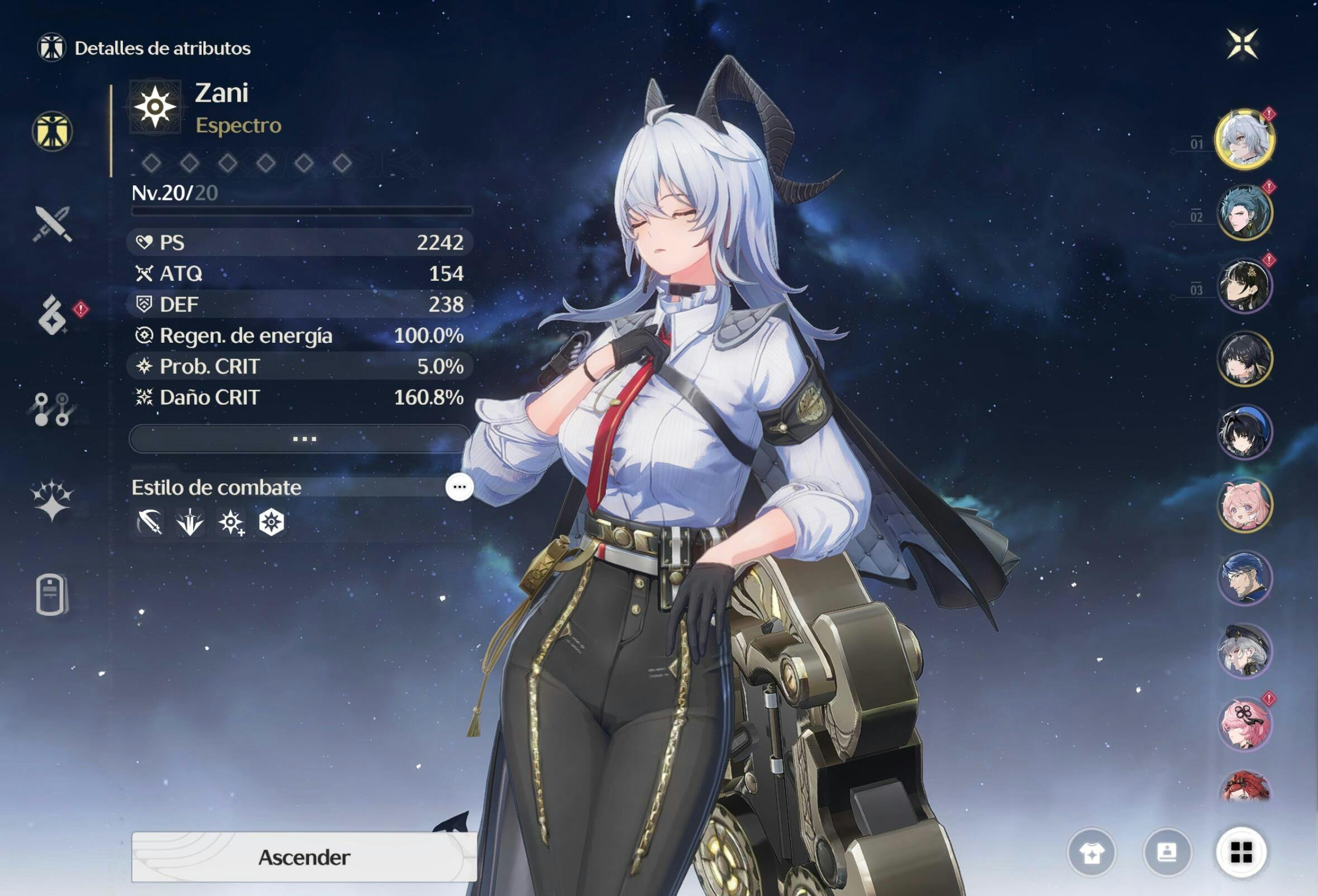Pick the silver-haired character with black cap
1318x896 pixels.
click(x=1244, y=650)
